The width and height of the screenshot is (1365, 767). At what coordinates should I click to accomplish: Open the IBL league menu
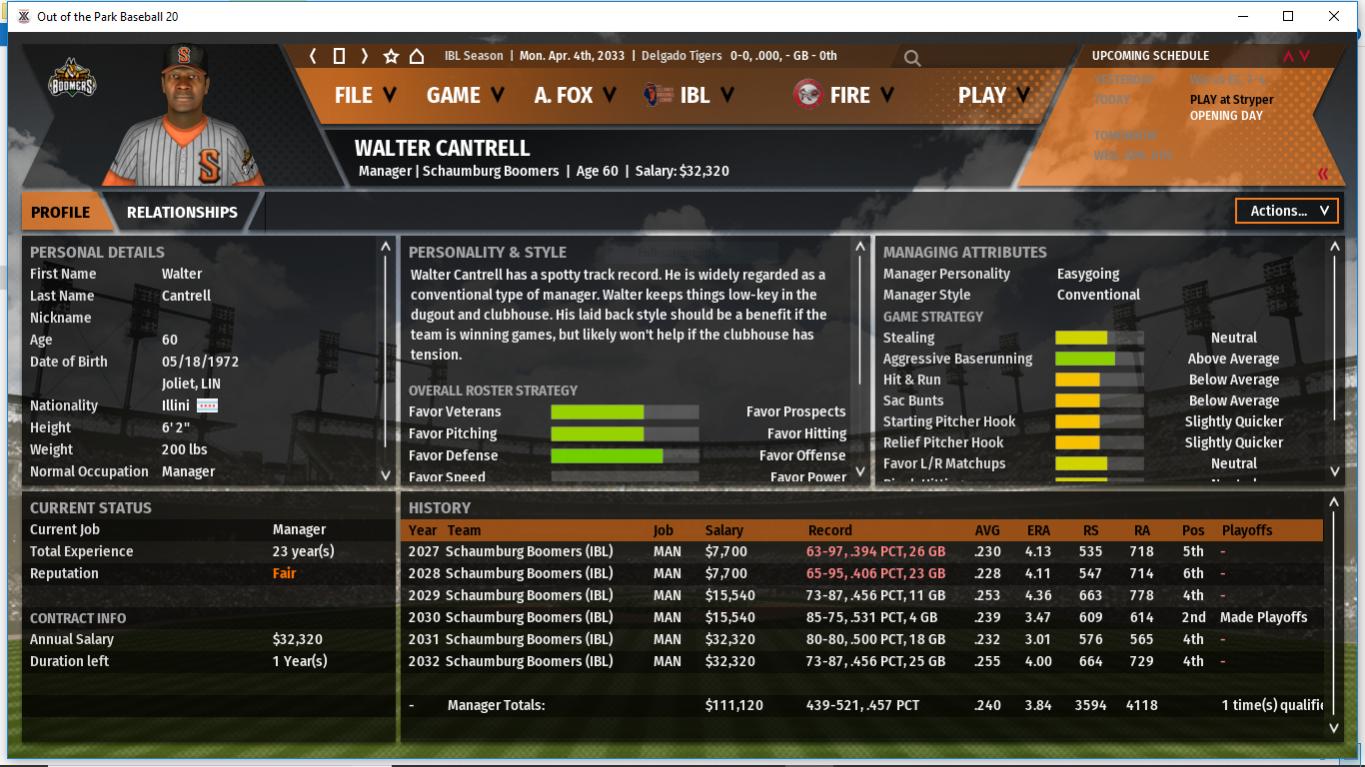[x=691, y=95]
